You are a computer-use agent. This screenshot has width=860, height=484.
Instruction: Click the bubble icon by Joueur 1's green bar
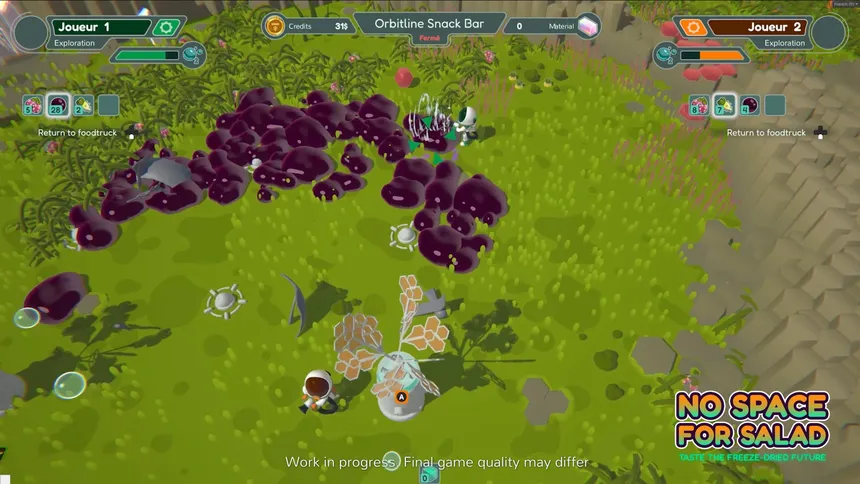pos(194,54)
